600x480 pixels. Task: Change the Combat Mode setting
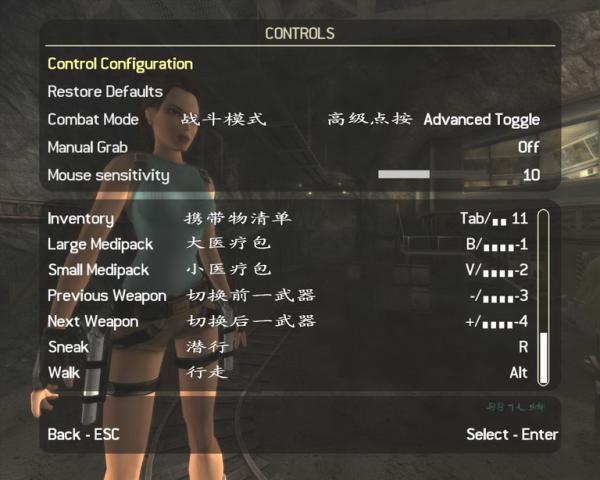(481, 120)
